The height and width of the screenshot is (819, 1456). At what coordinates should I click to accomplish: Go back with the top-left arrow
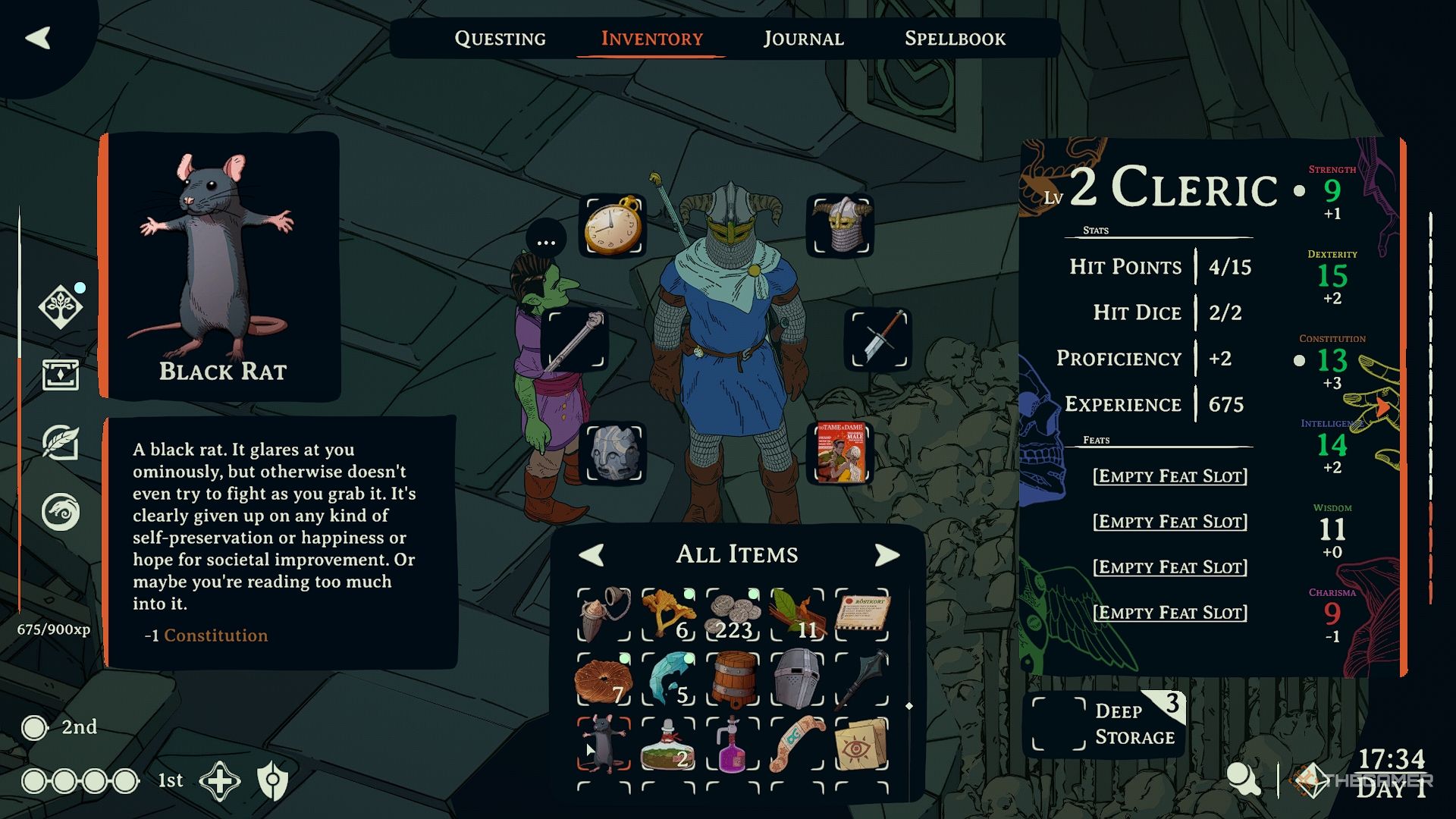[x=38, y=38]
